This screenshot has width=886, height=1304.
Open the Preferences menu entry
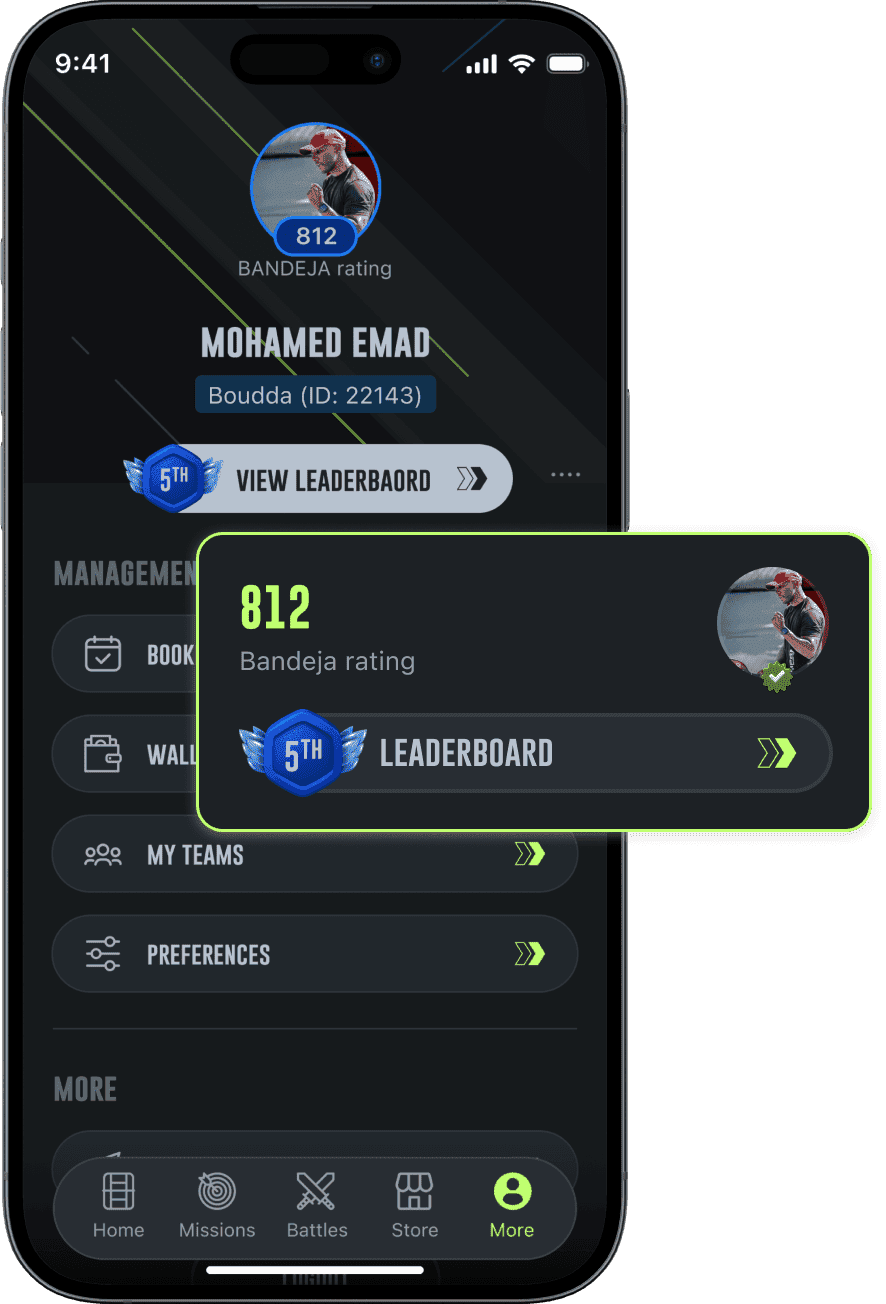314,954
